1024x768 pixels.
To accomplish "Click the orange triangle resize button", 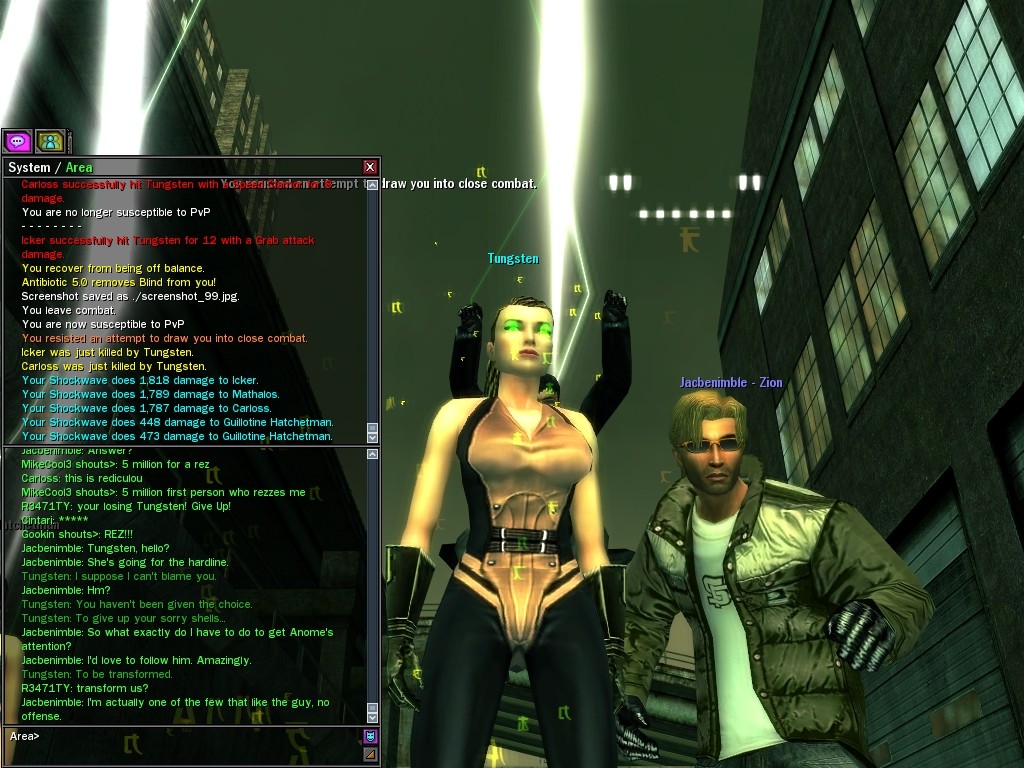I will 370,753.
